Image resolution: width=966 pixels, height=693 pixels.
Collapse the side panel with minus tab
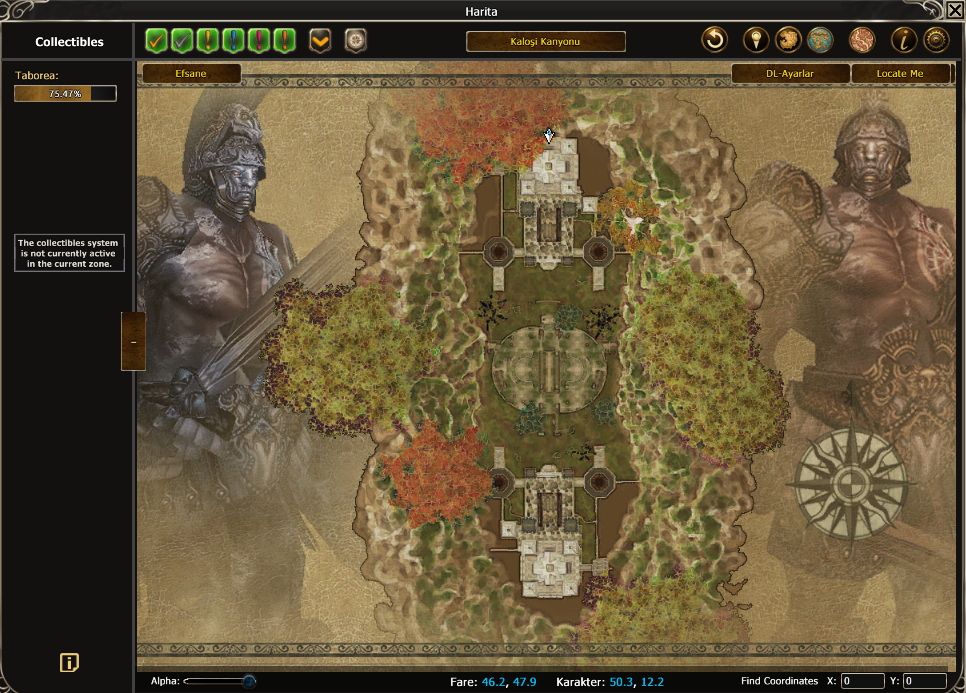point(133,341)
